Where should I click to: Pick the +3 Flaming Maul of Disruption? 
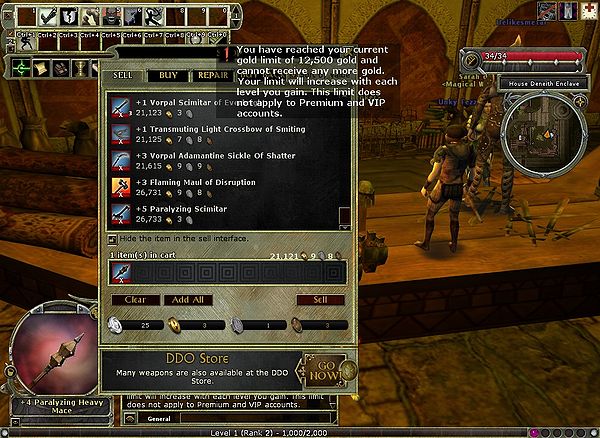[220, 187]
